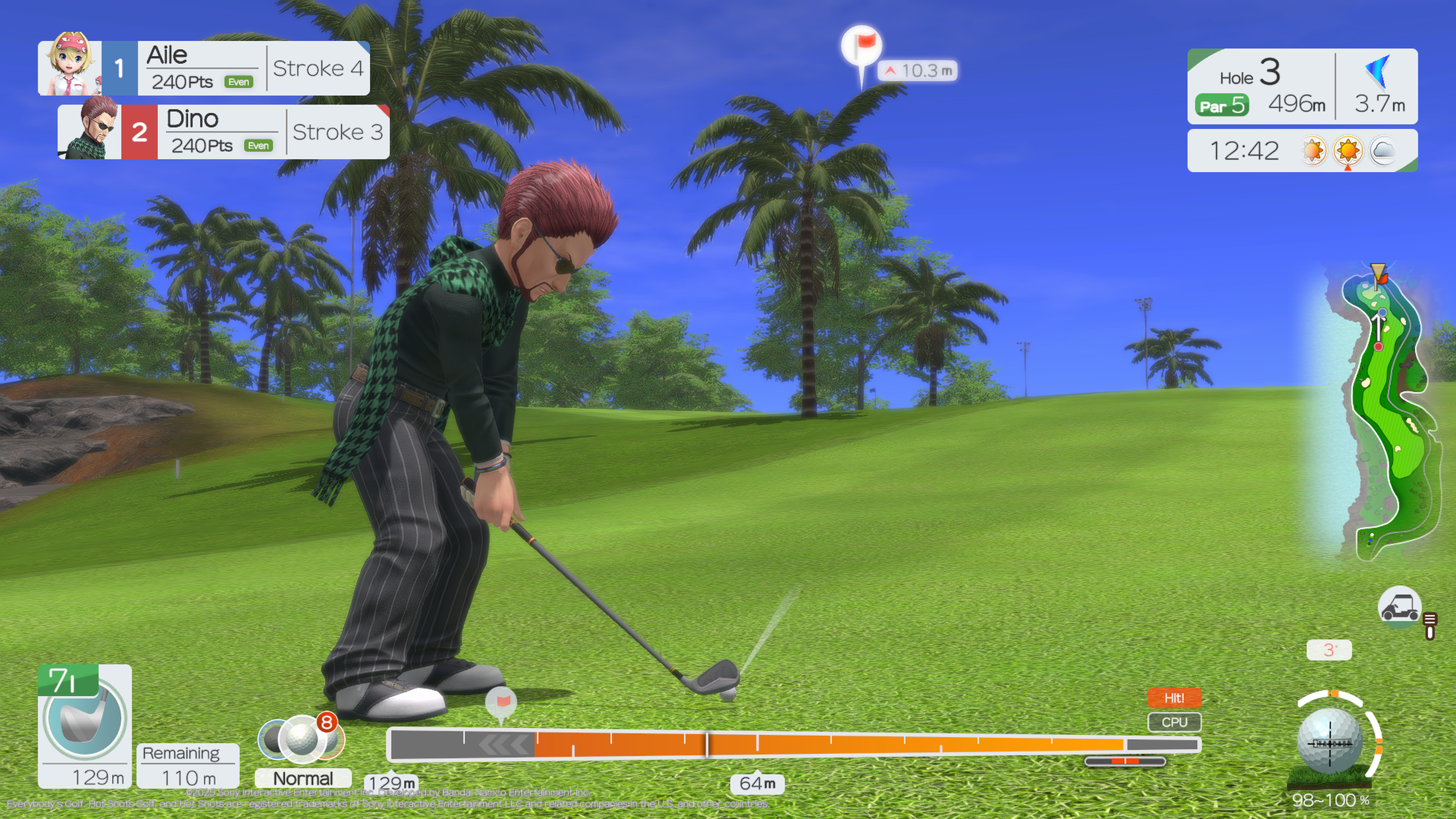Select Aile's player score panel
1456x819 pixels.
[204, 68]
